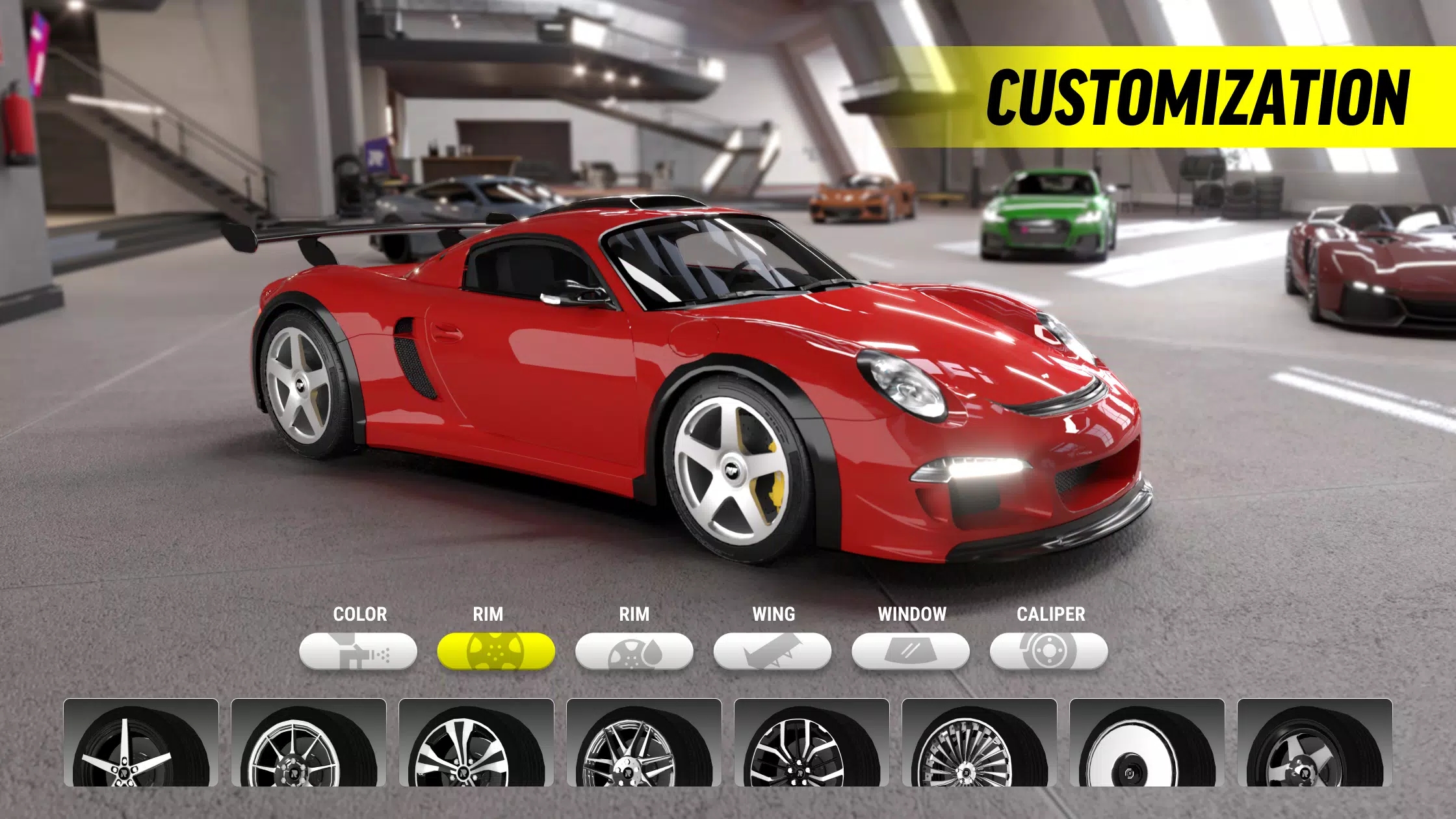Image resolution: width=1456 pixels, height=819 pixels.
Task: Enable the Window customization option
Action: (911, 650)
